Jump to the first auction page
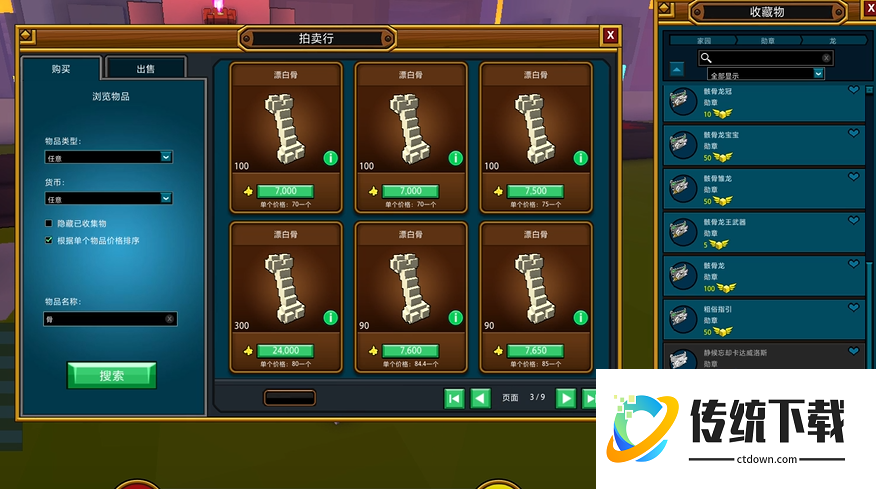This screenshot has height=489, width=876. pyautogui.click(x=454, y=398)
